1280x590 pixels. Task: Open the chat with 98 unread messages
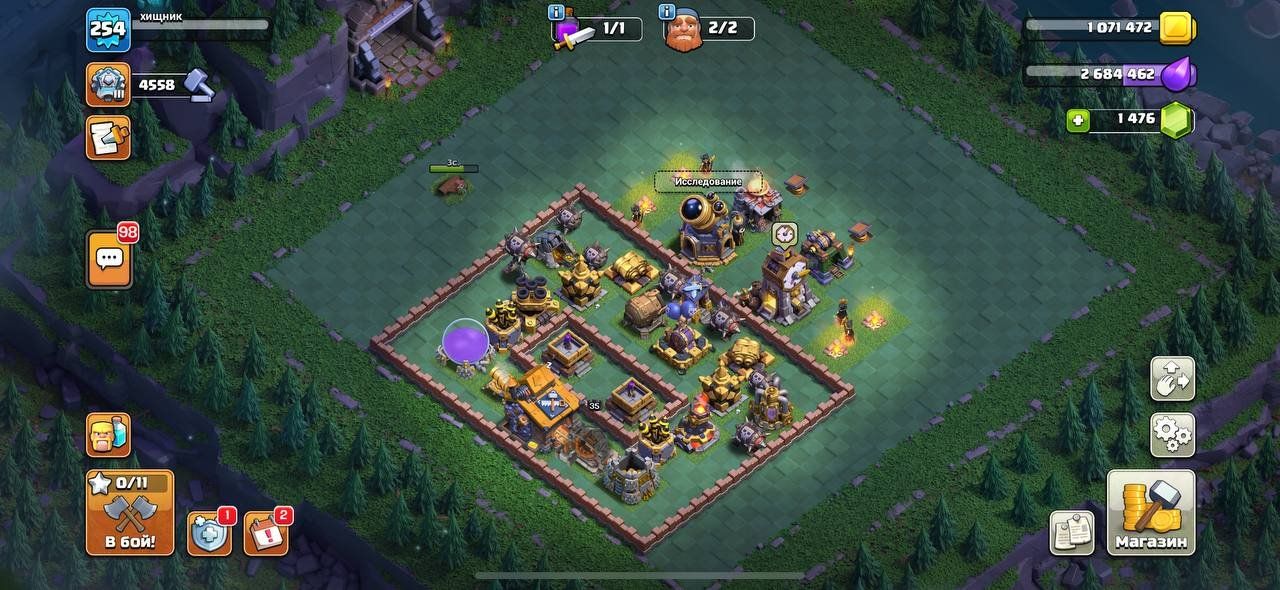coord(110,260)
